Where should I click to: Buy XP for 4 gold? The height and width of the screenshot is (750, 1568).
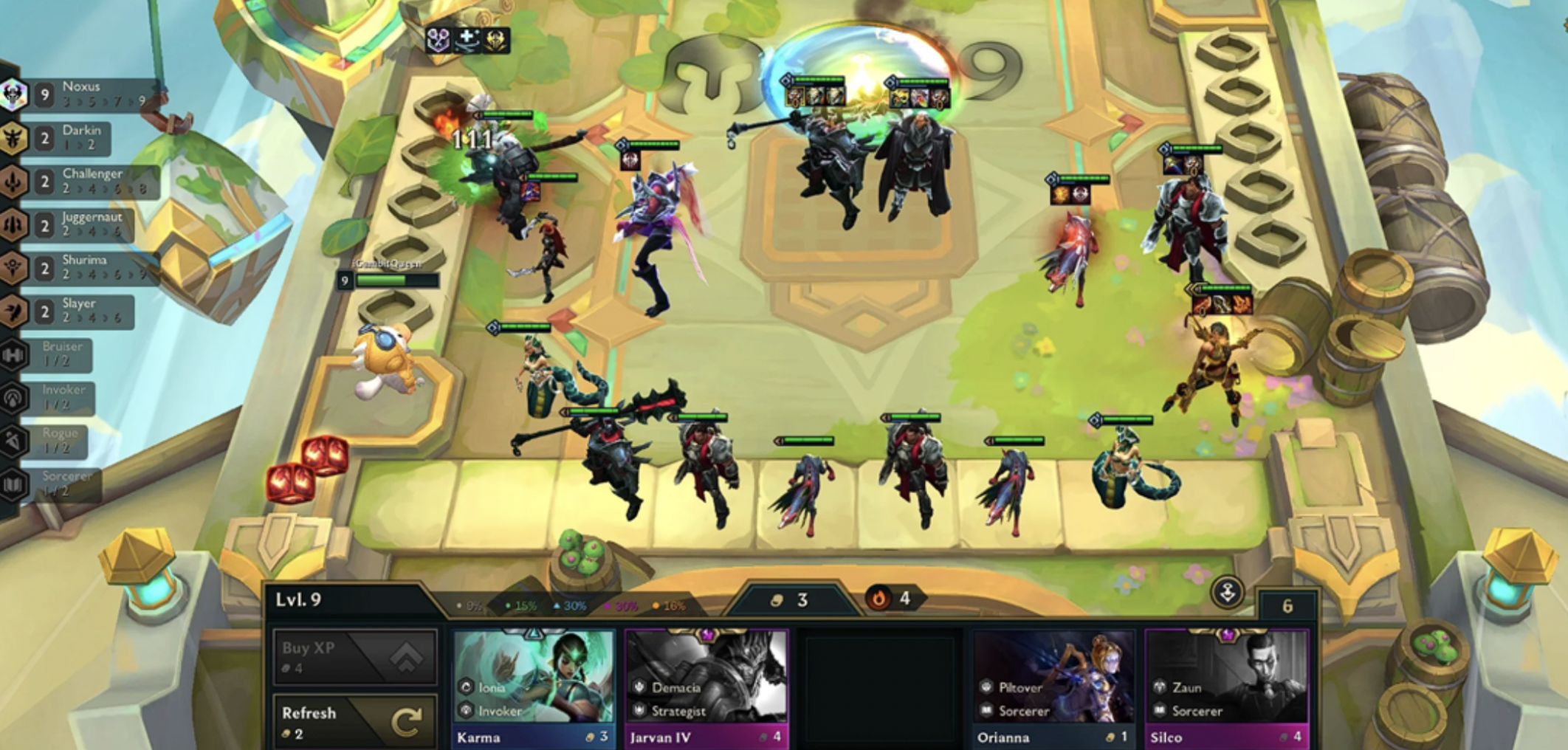click(x=354, y=657)
